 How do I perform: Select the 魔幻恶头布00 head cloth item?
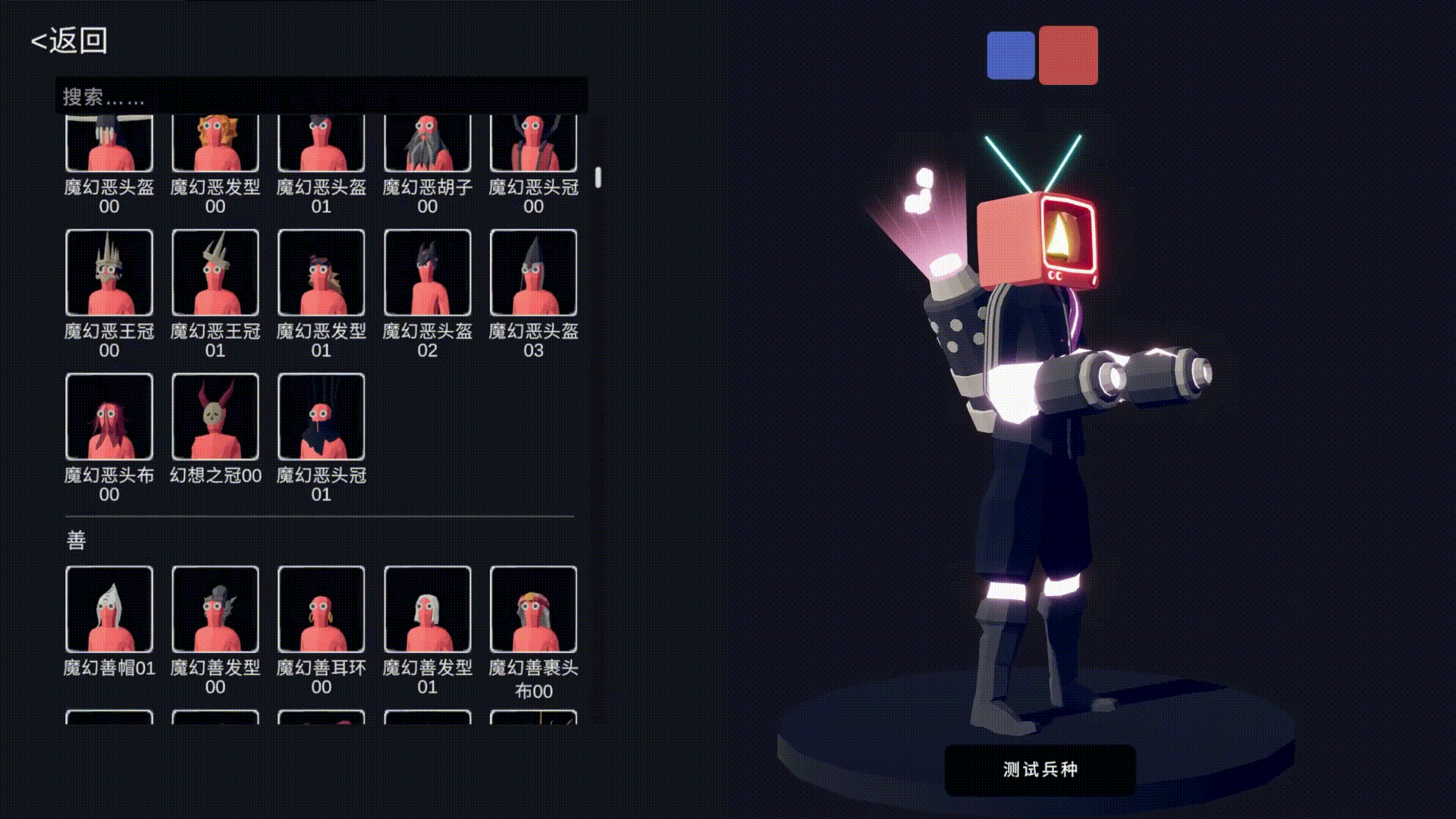110,417
